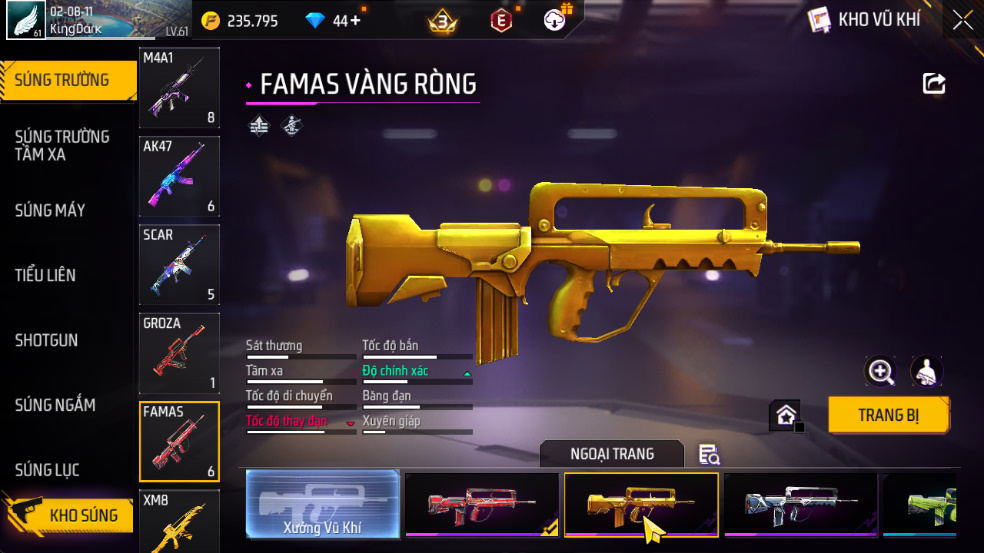
Task: Select the Súng Trường category
Action: tap(62, 80)
